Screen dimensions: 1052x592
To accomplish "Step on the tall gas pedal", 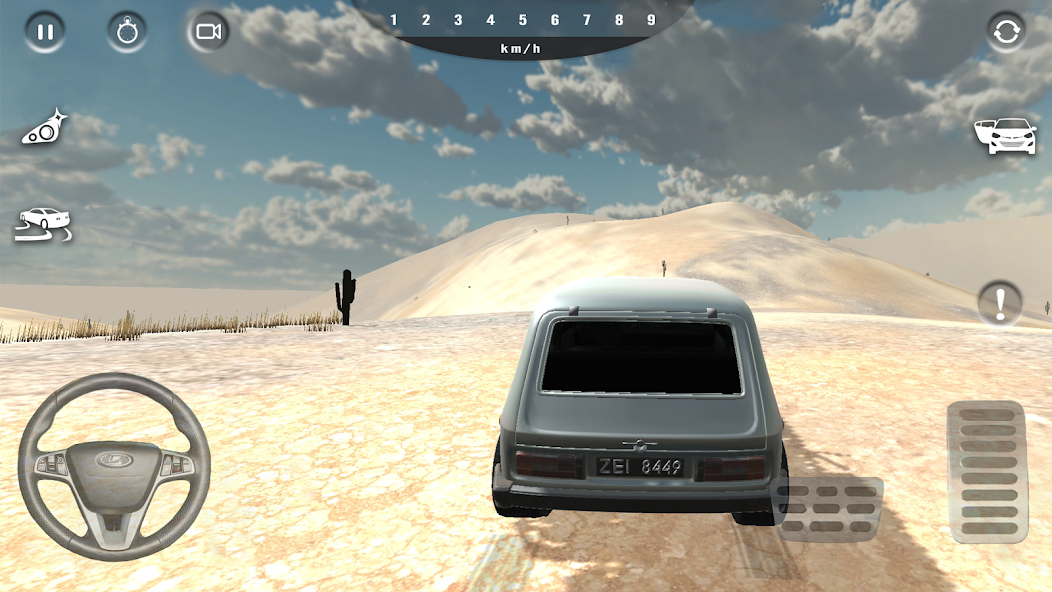I will 987,472.
